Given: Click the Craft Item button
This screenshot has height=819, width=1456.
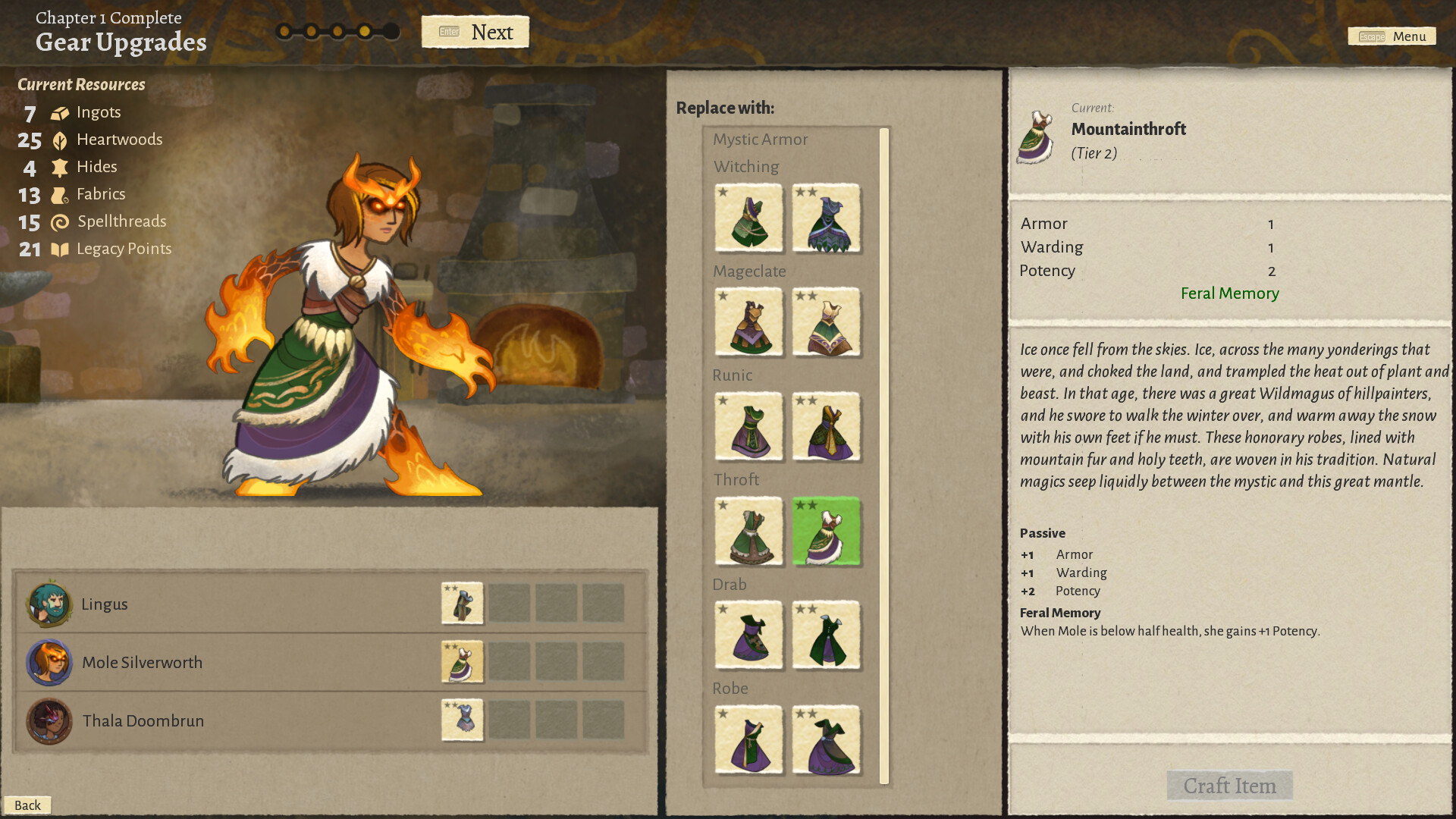Looking at the screenshot, I should (x=1228, y=786).
